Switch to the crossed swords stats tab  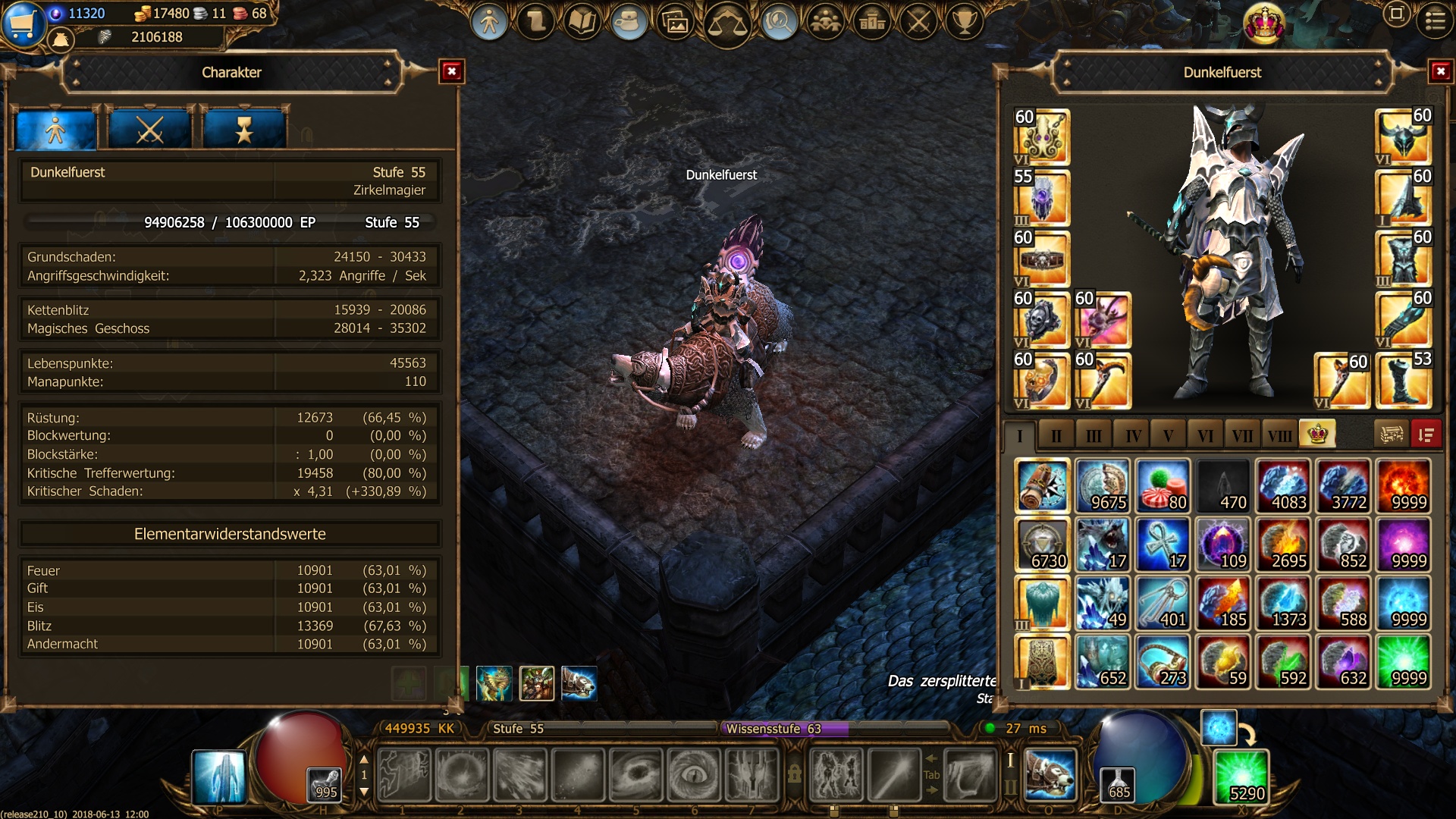(149, 130)
